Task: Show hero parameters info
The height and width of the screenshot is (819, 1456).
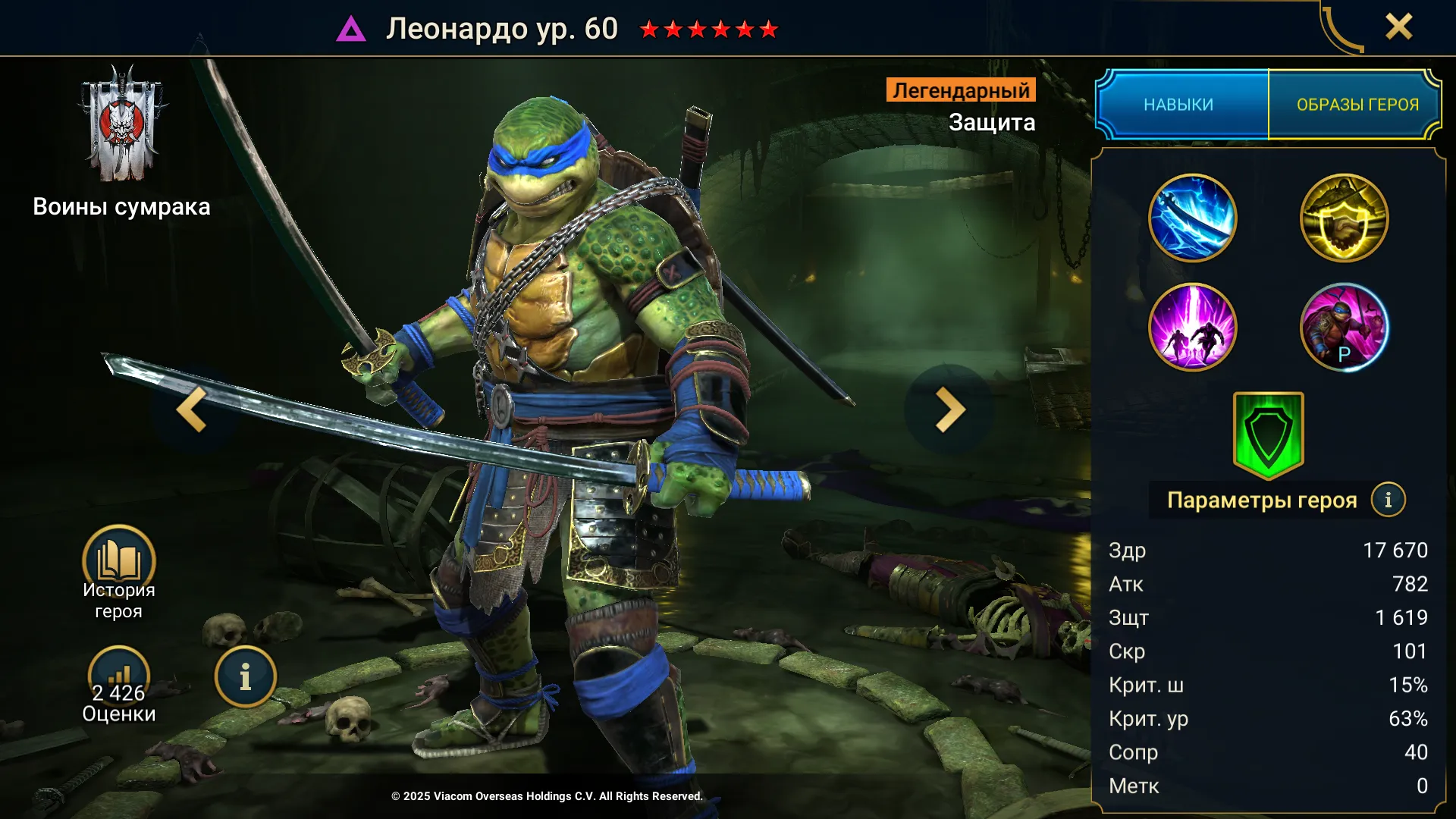Action: click(x=1388, y=500)
